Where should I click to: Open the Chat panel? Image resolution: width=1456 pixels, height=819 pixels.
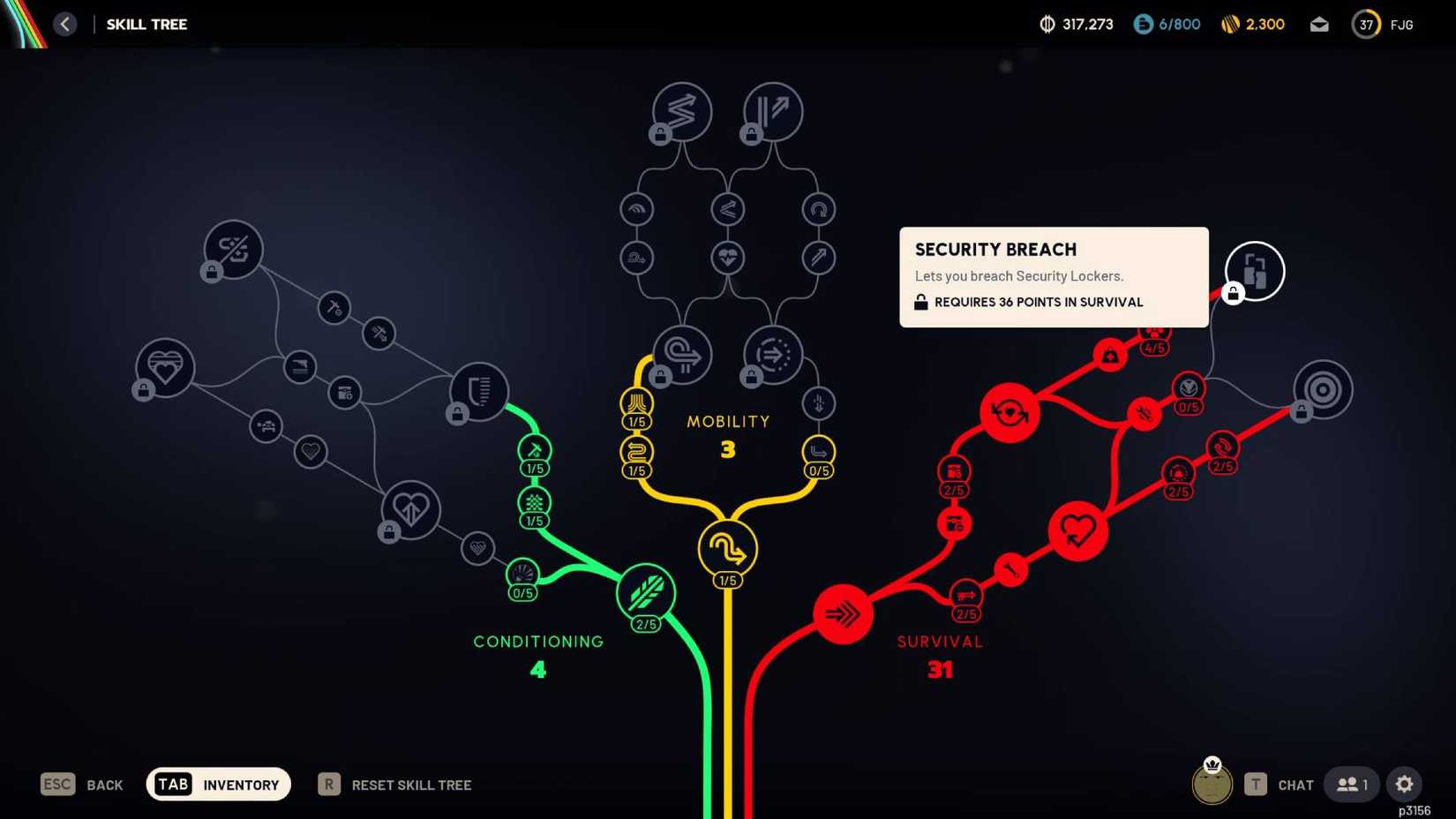[1296, 784]
